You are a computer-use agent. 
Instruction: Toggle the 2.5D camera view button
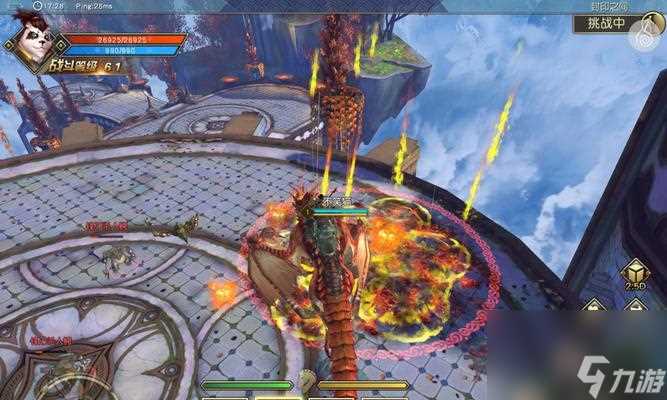click(x=633, y=275)
